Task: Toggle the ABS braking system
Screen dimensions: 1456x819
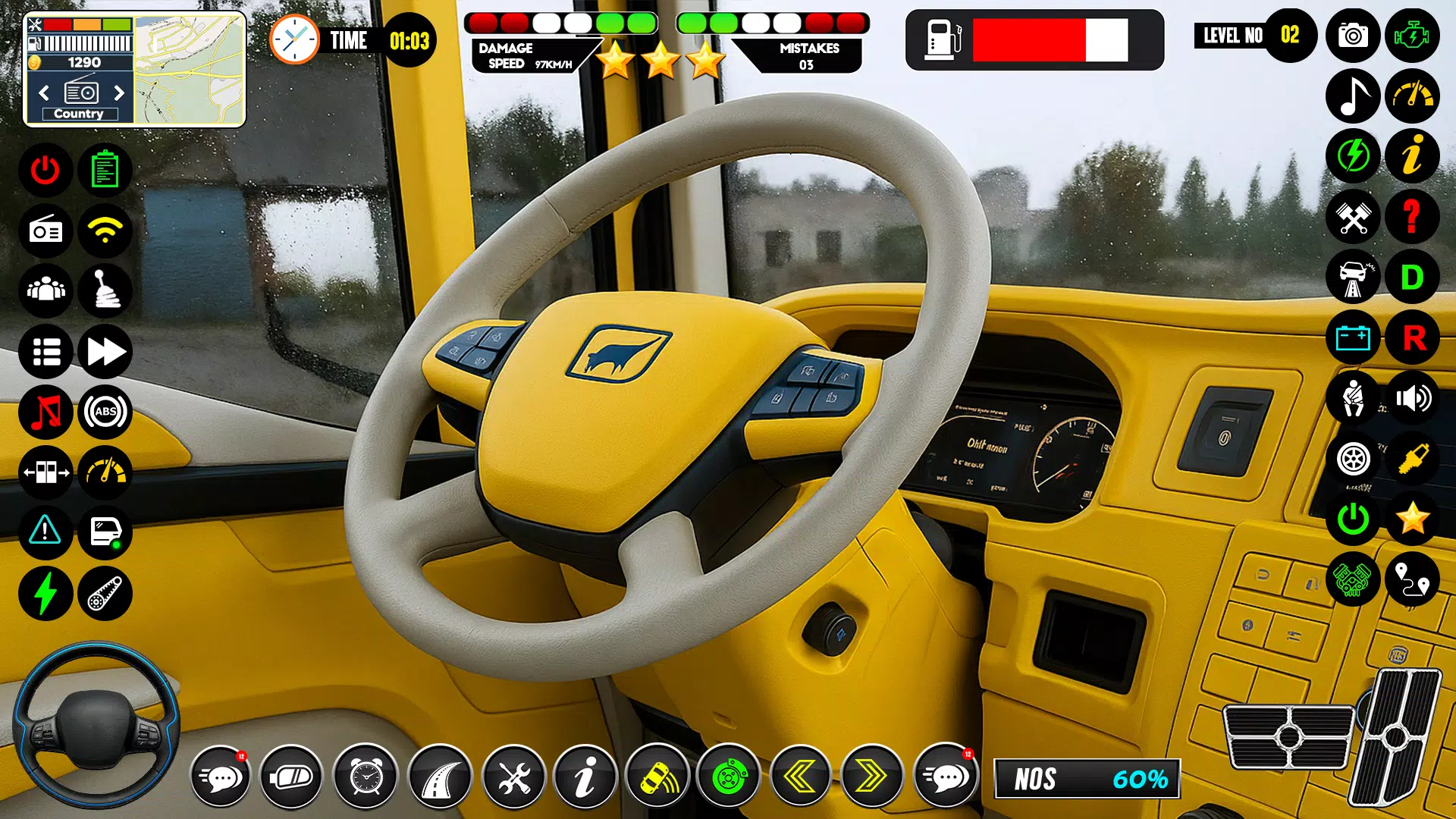Action: click(x=105, y=413)
